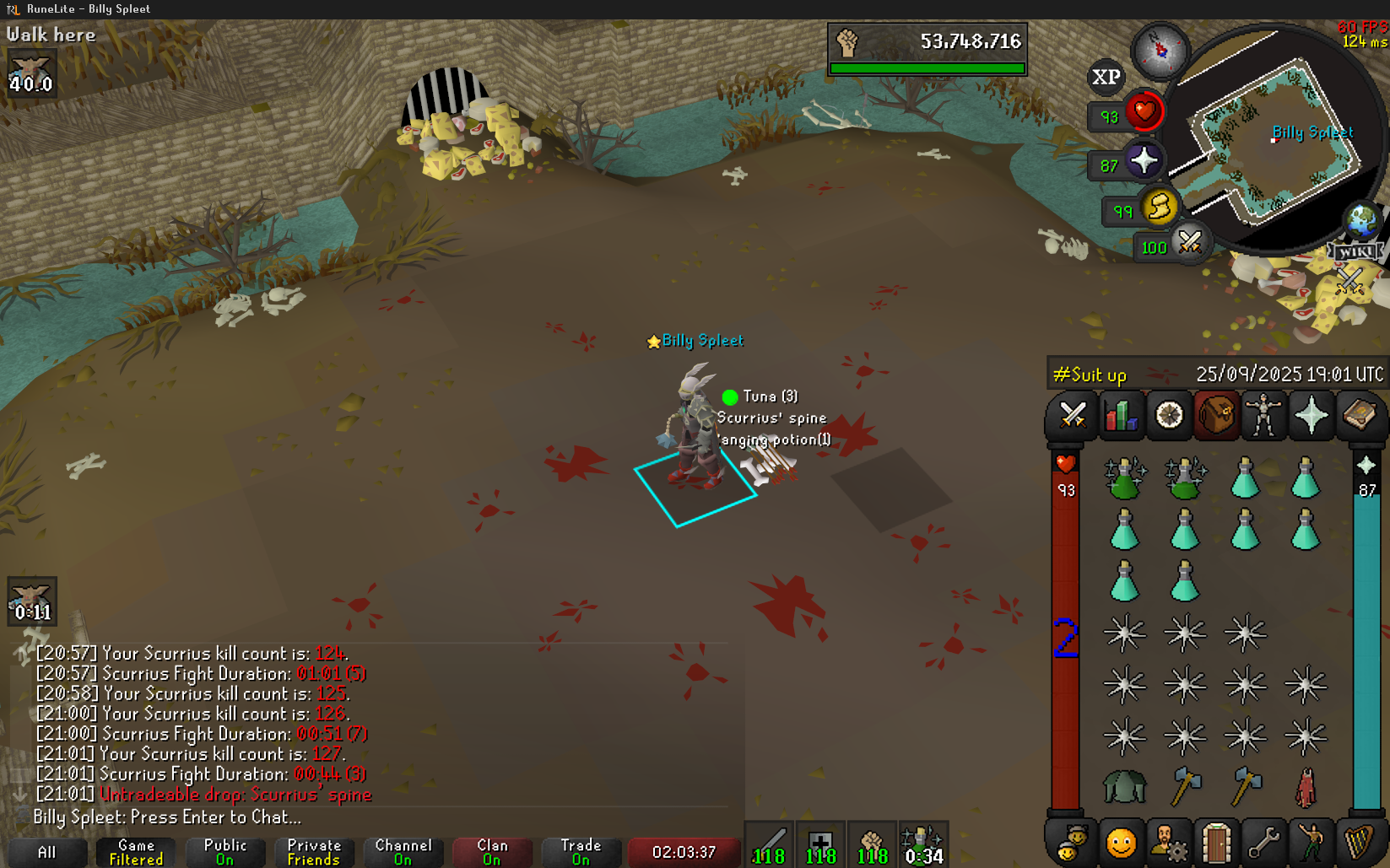Select the red cape in inventory

click(1306, 787)
